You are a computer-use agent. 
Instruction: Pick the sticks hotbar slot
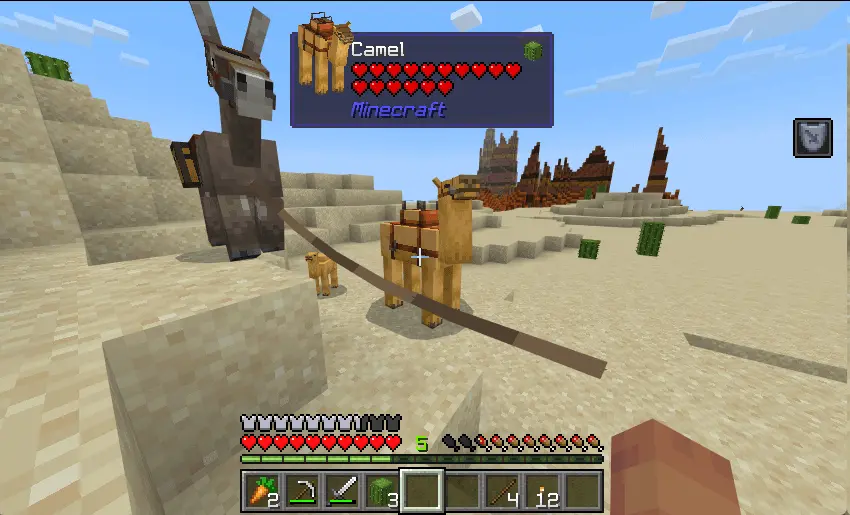click(x=502, y=491)
